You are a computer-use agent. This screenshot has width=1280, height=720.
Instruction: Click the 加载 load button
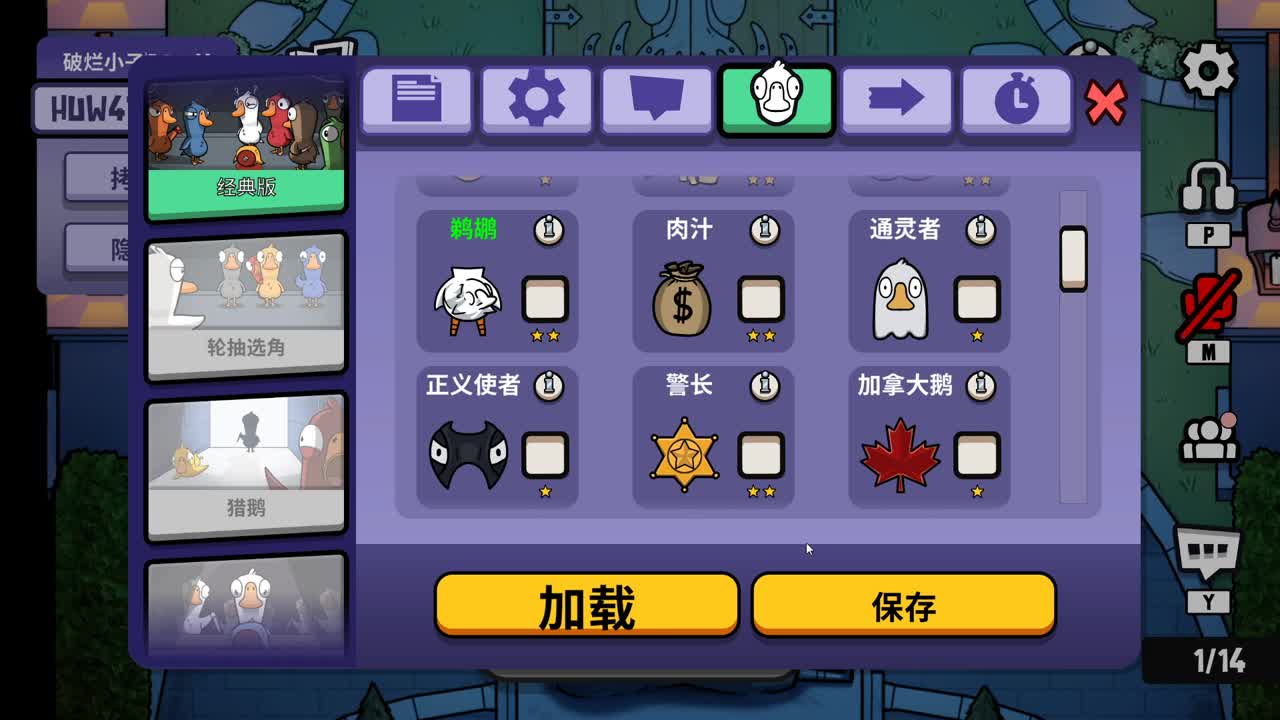pos(586,604)
